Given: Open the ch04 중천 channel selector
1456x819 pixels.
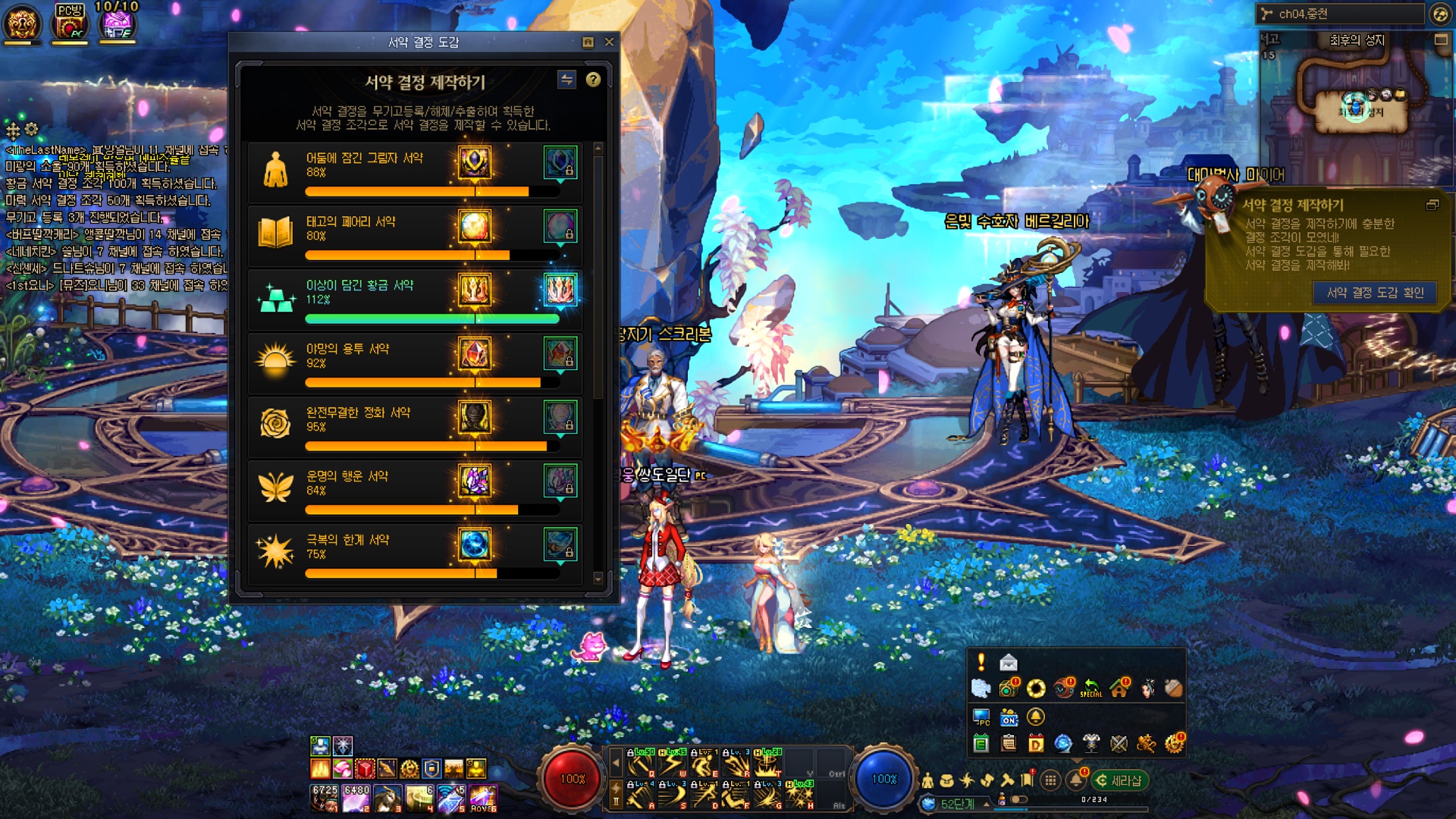Looking at the screenshot, I should click(x=1341, y=14).
